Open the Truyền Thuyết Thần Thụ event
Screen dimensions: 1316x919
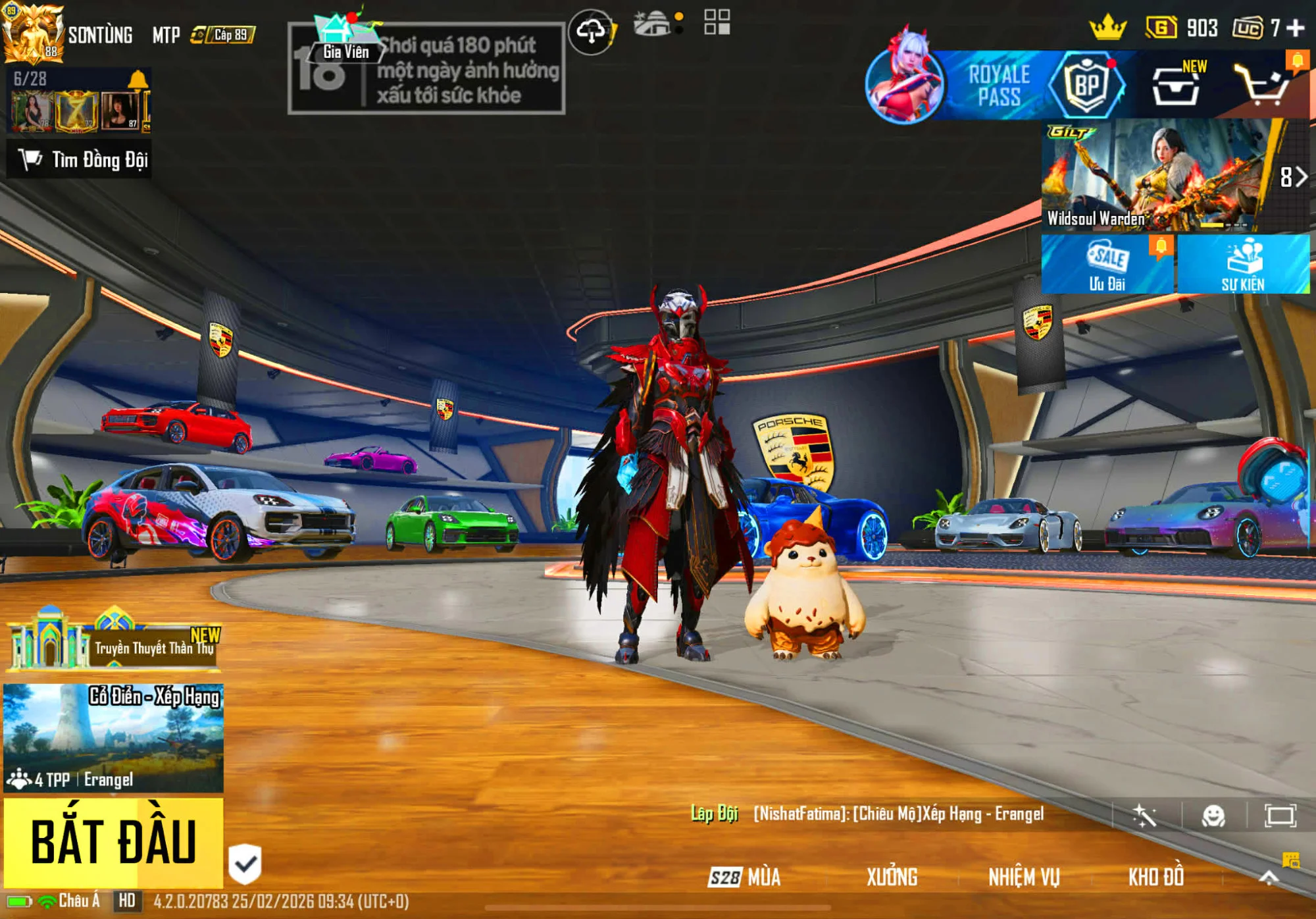(x=113, y=645)
